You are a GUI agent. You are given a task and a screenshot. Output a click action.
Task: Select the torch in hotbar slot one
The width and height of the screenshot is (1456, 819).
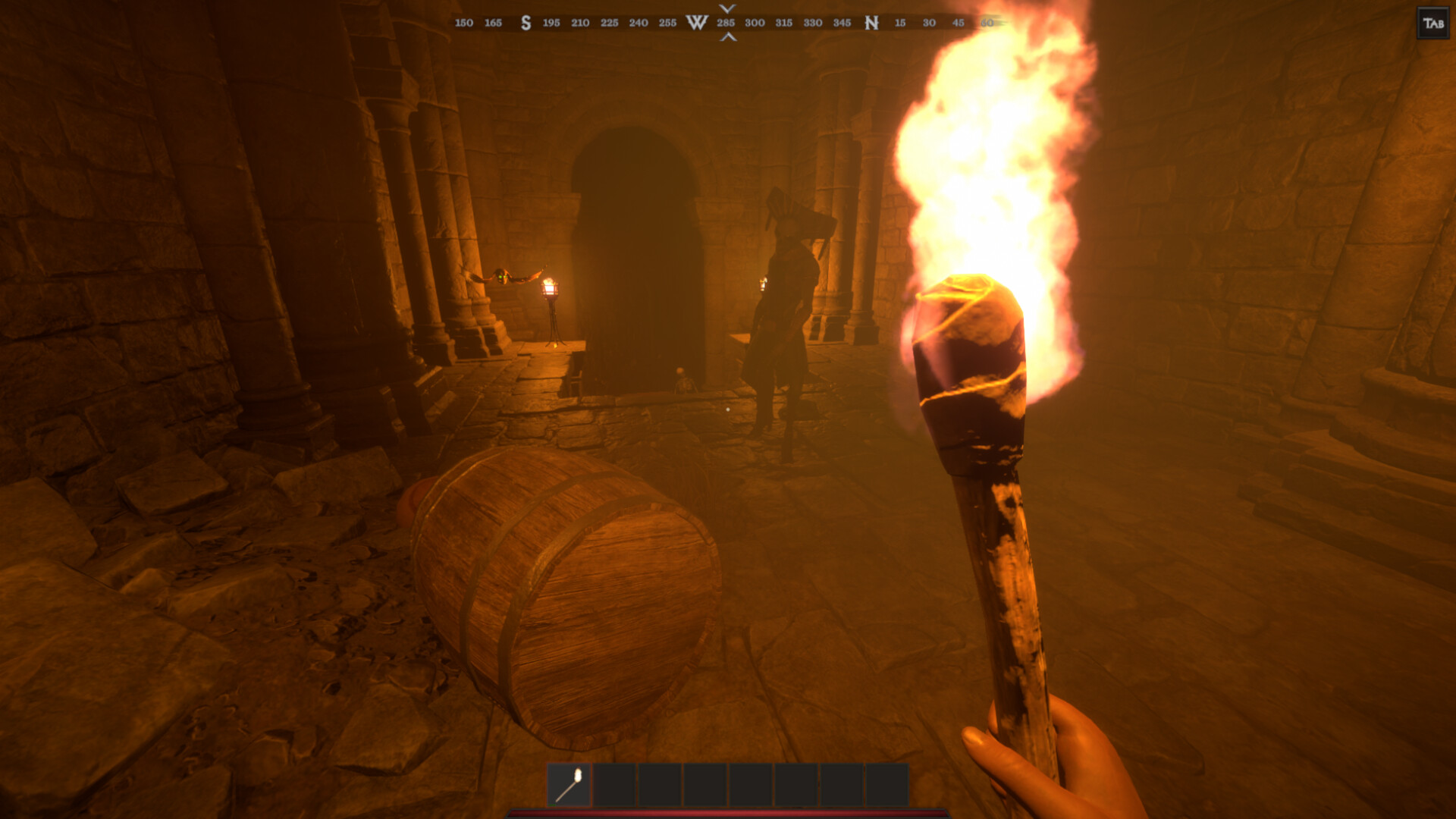pos(570,783)
